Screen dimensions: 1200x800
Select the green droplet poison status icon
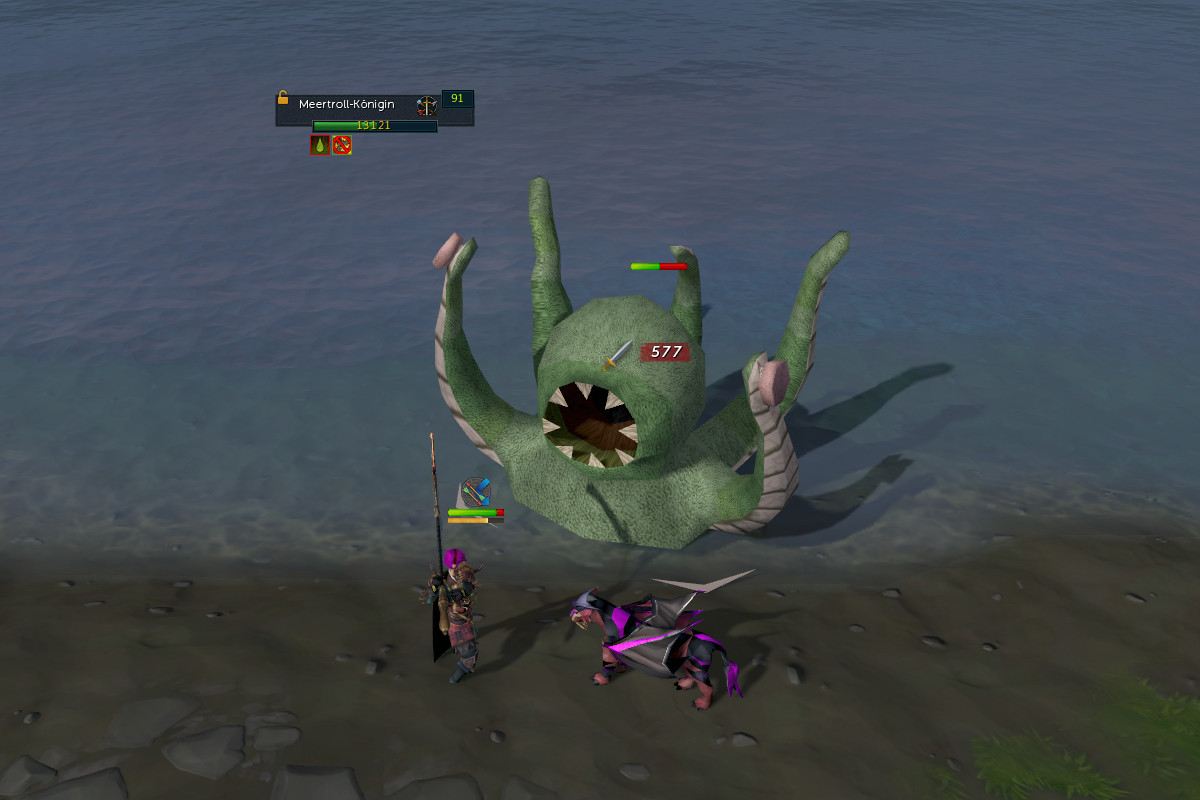pyautogui.click(x=320, y=145)
